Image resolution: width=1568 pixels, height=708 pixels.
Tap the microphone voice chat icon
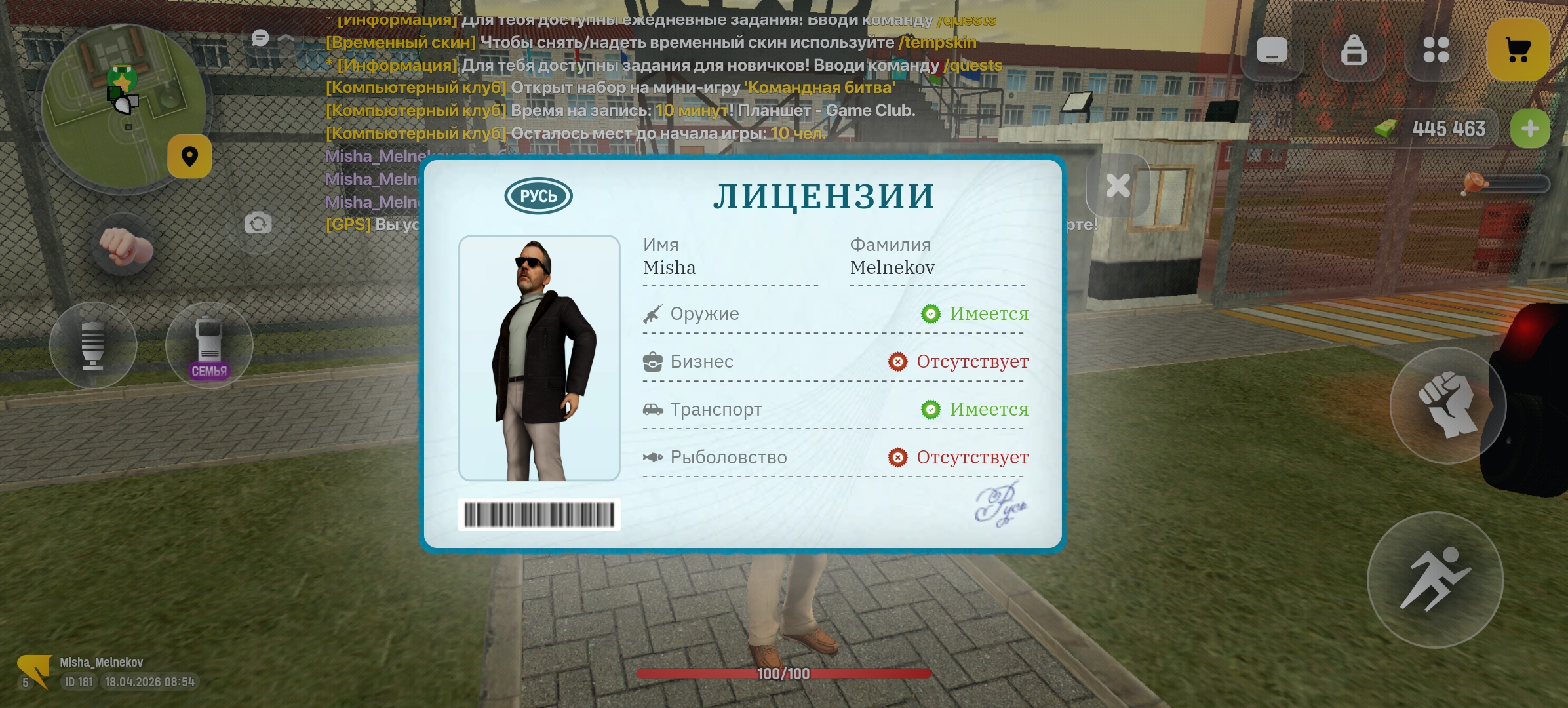click(94, 346)
